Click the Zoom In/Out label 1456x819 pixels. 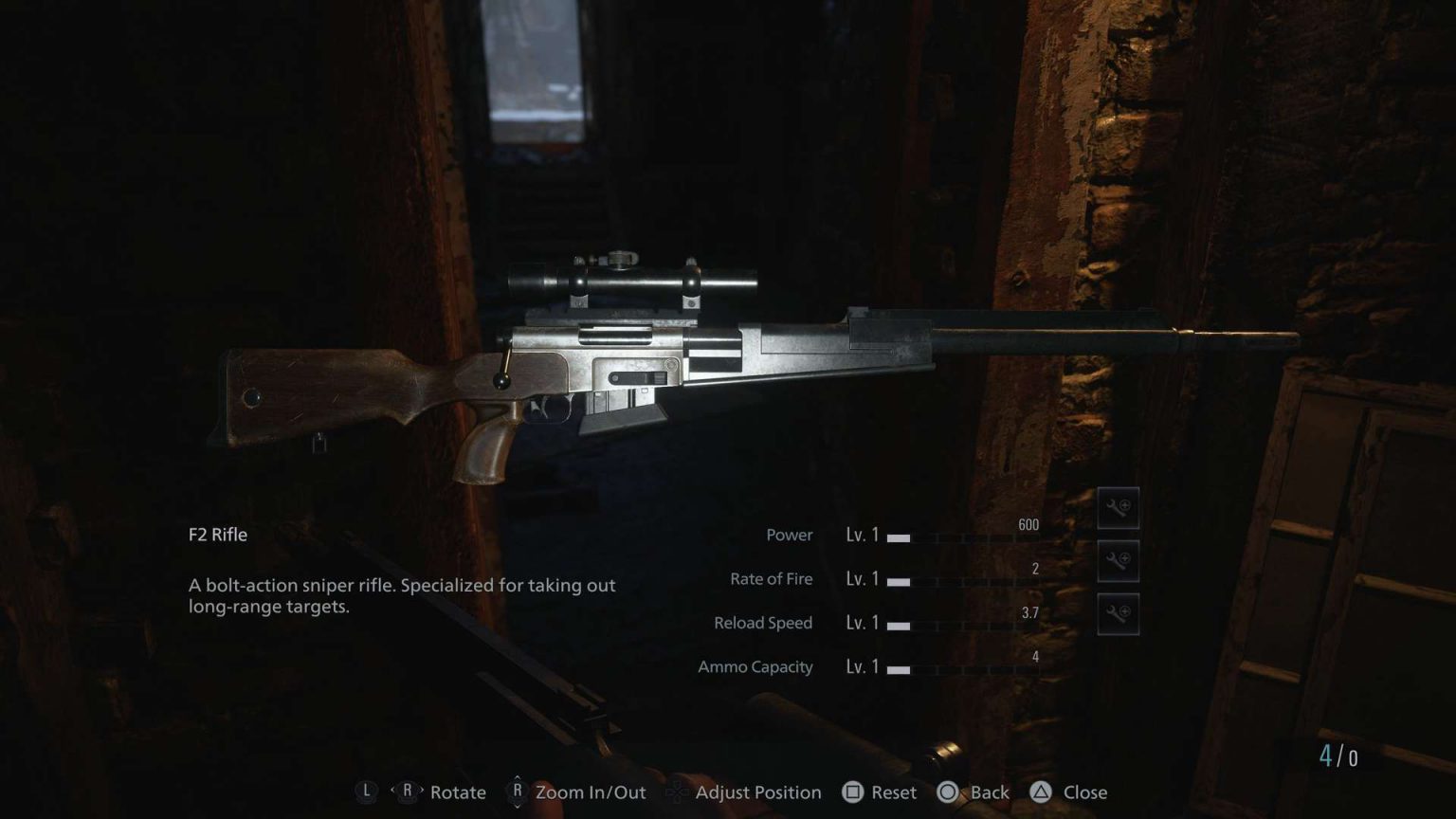pos(591,792)
